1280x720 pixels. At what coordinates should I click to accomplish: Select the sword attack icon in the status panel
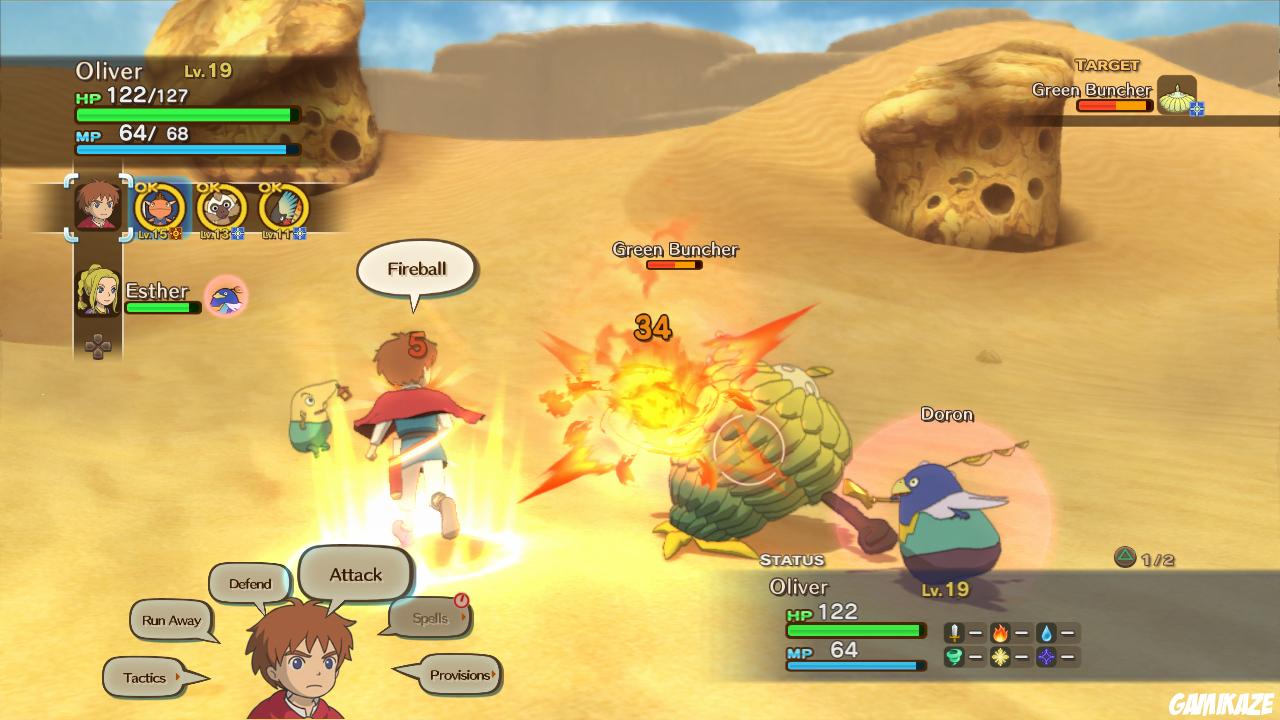coord(954,632)
